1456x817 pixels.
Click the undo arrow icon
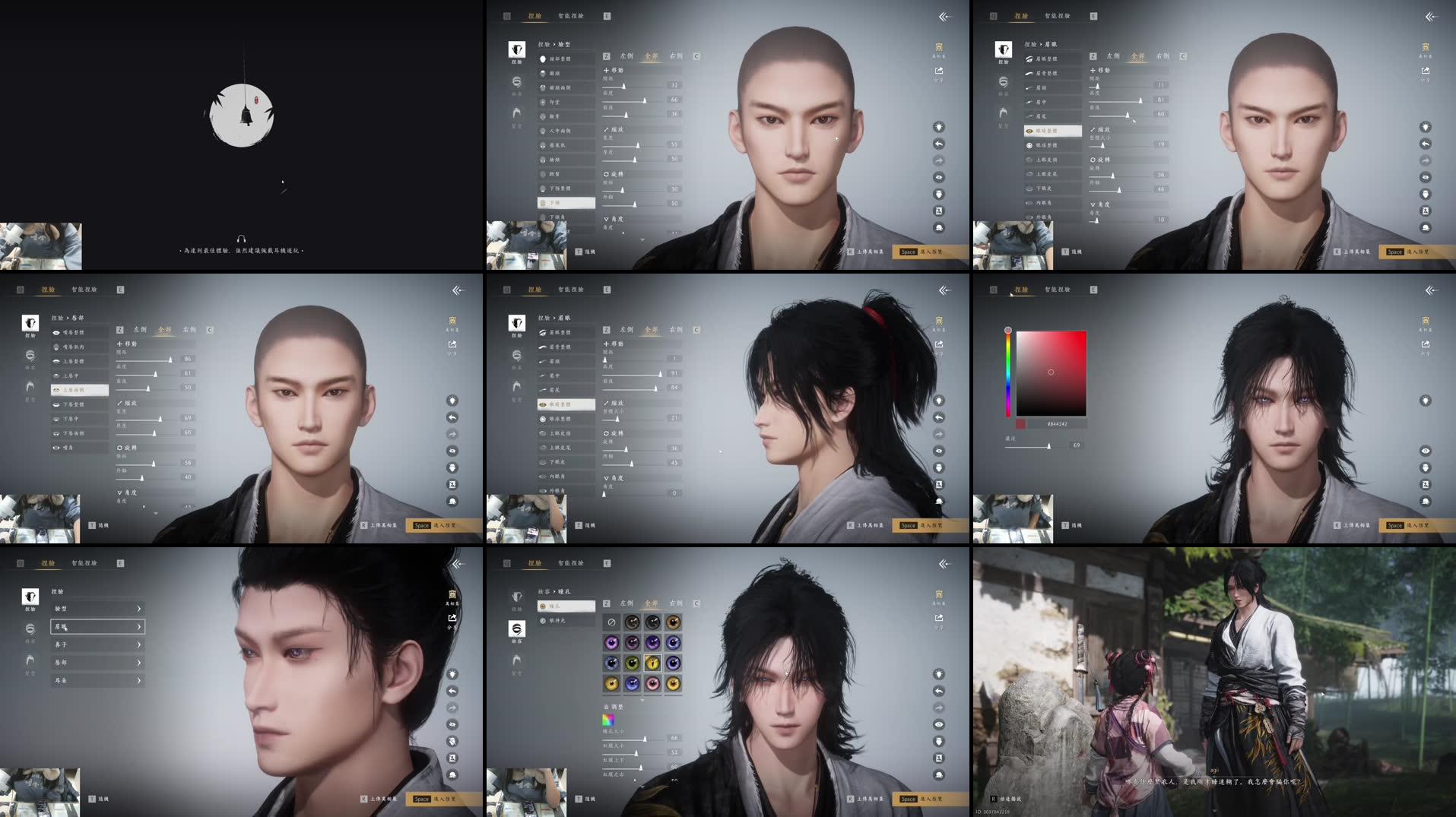point(939,144)
